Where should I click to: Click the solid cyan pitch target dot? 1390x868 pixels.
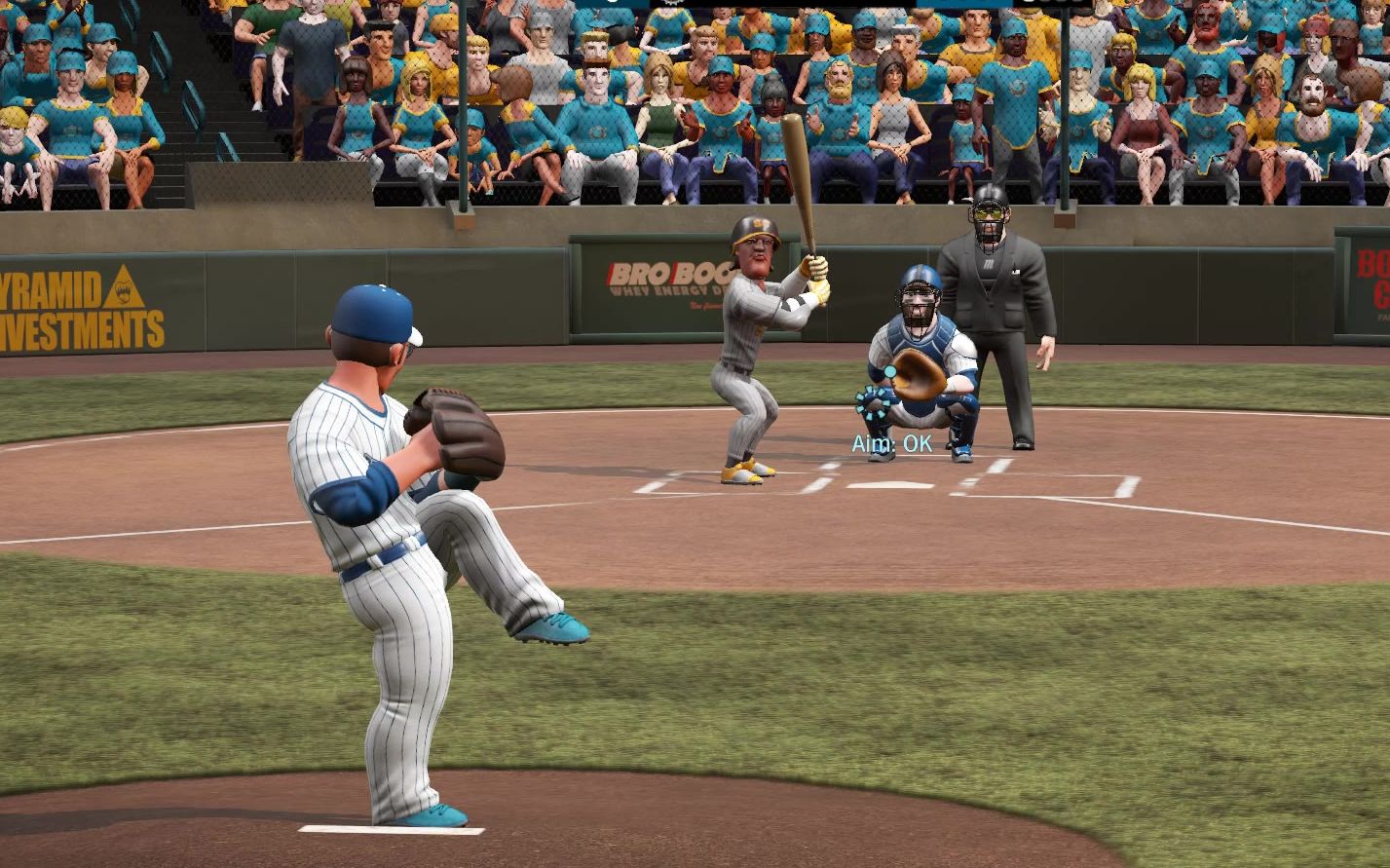[889, 371]
